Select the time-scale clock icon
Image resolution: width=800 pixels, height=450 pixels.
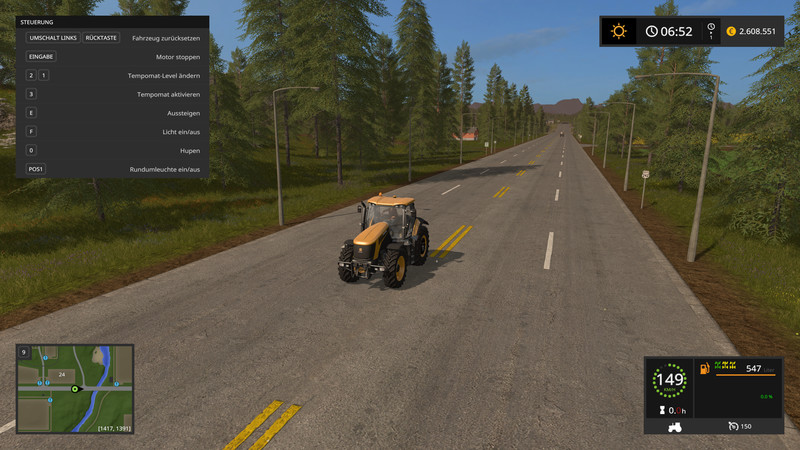pos(711,29)
